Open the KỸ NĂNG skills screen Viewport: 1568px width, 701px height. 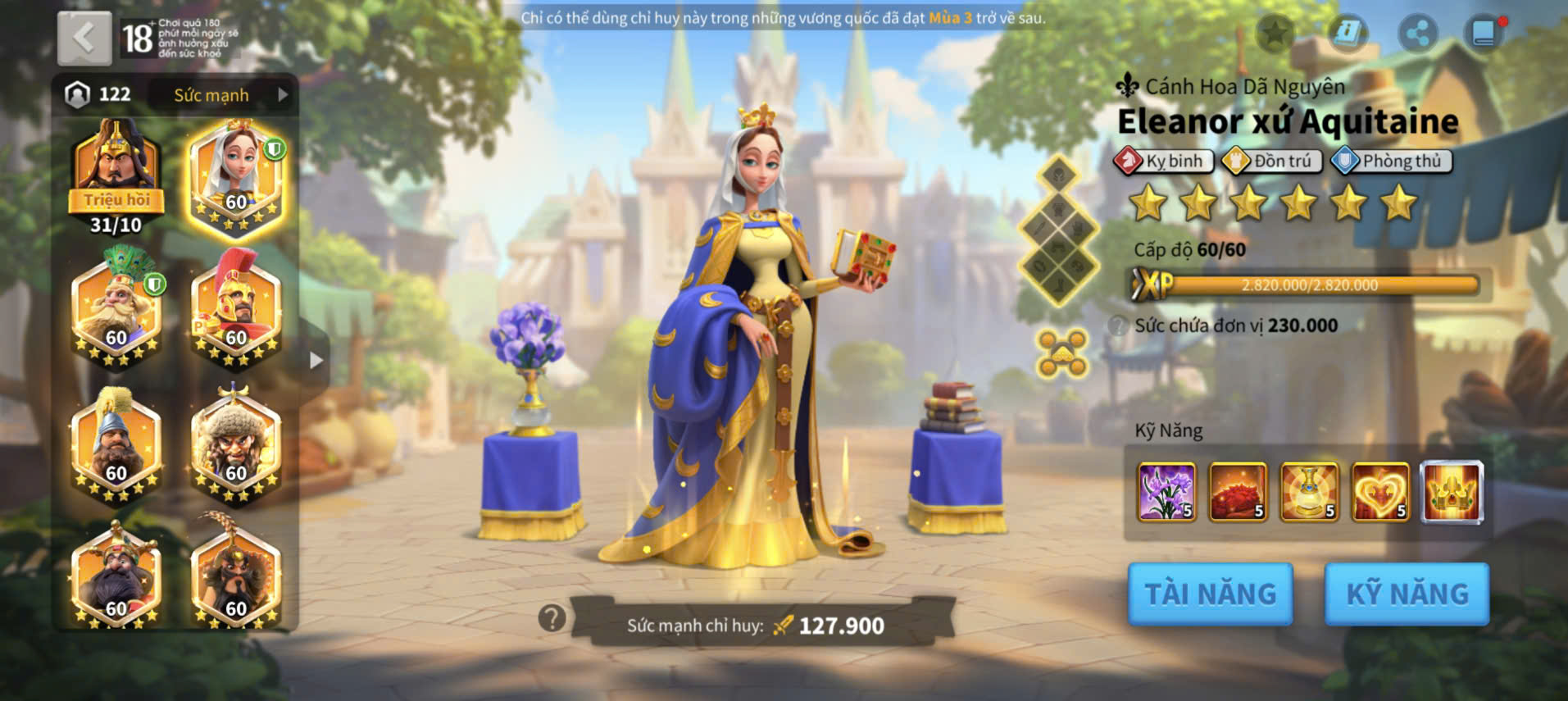coord(1407,594)
